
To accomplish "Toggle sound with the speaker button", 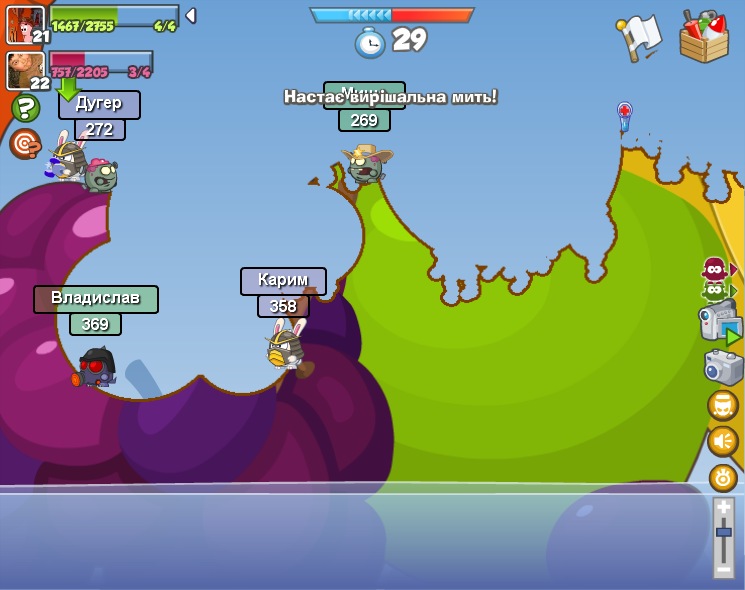I will [x=723, y=441].
